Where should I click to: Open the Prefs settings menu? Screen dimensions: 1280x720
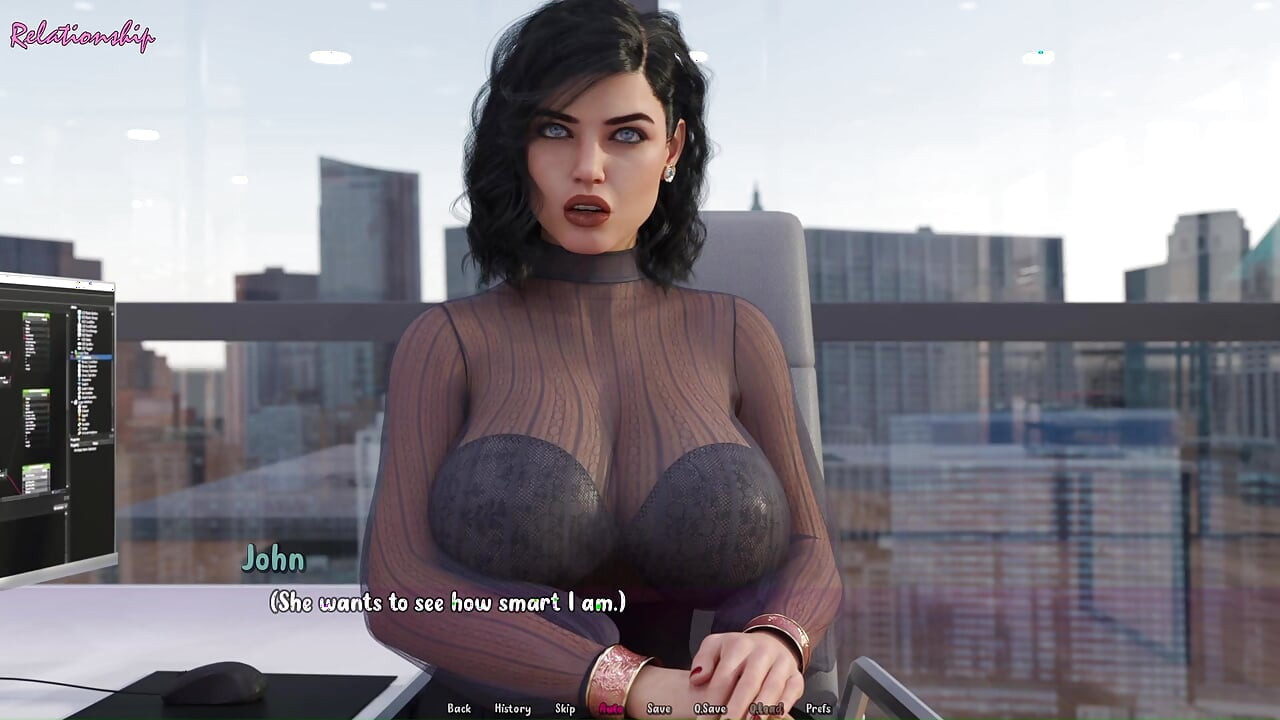(819, 707)
